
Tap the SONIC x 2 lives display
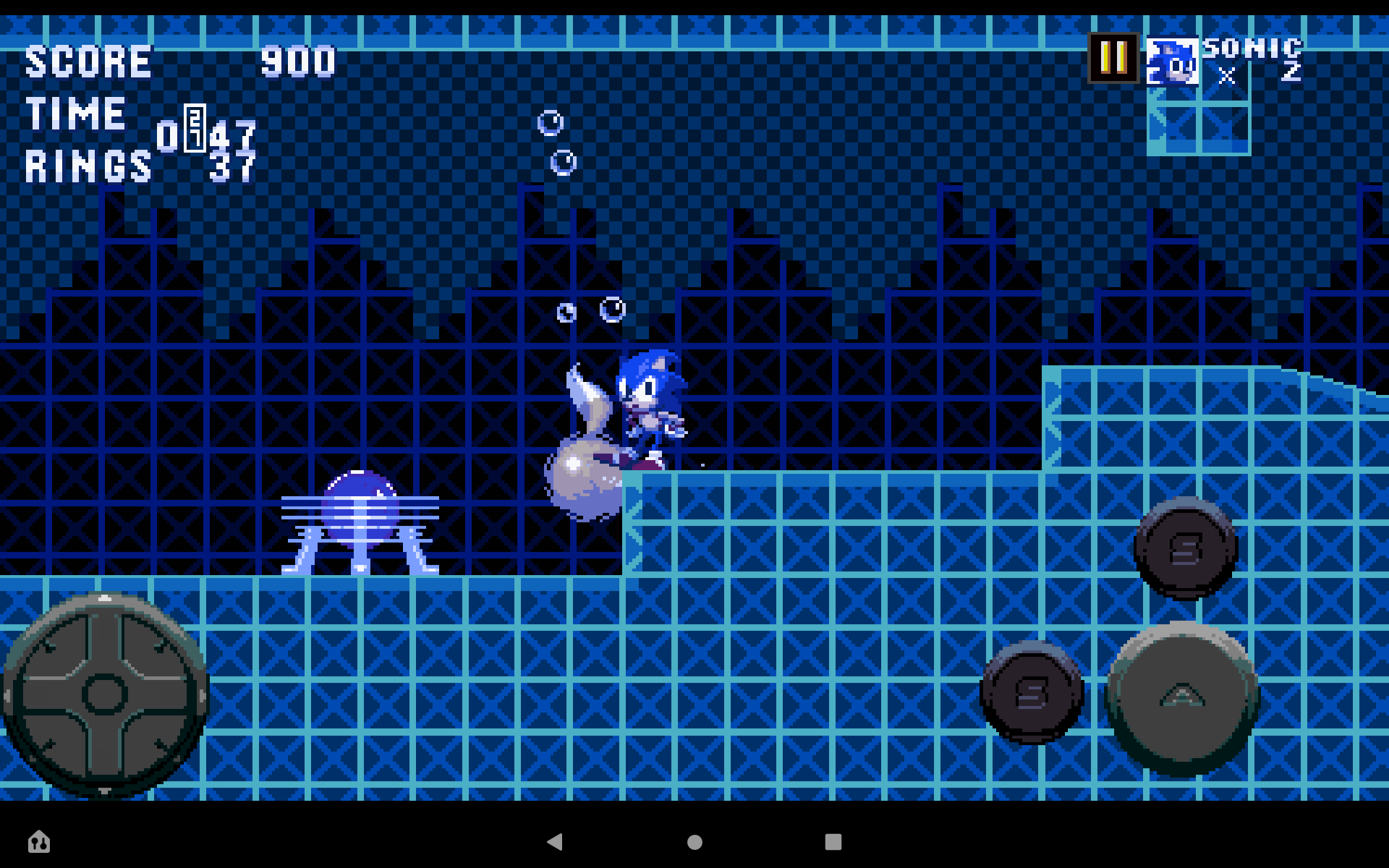[1252, 61]
